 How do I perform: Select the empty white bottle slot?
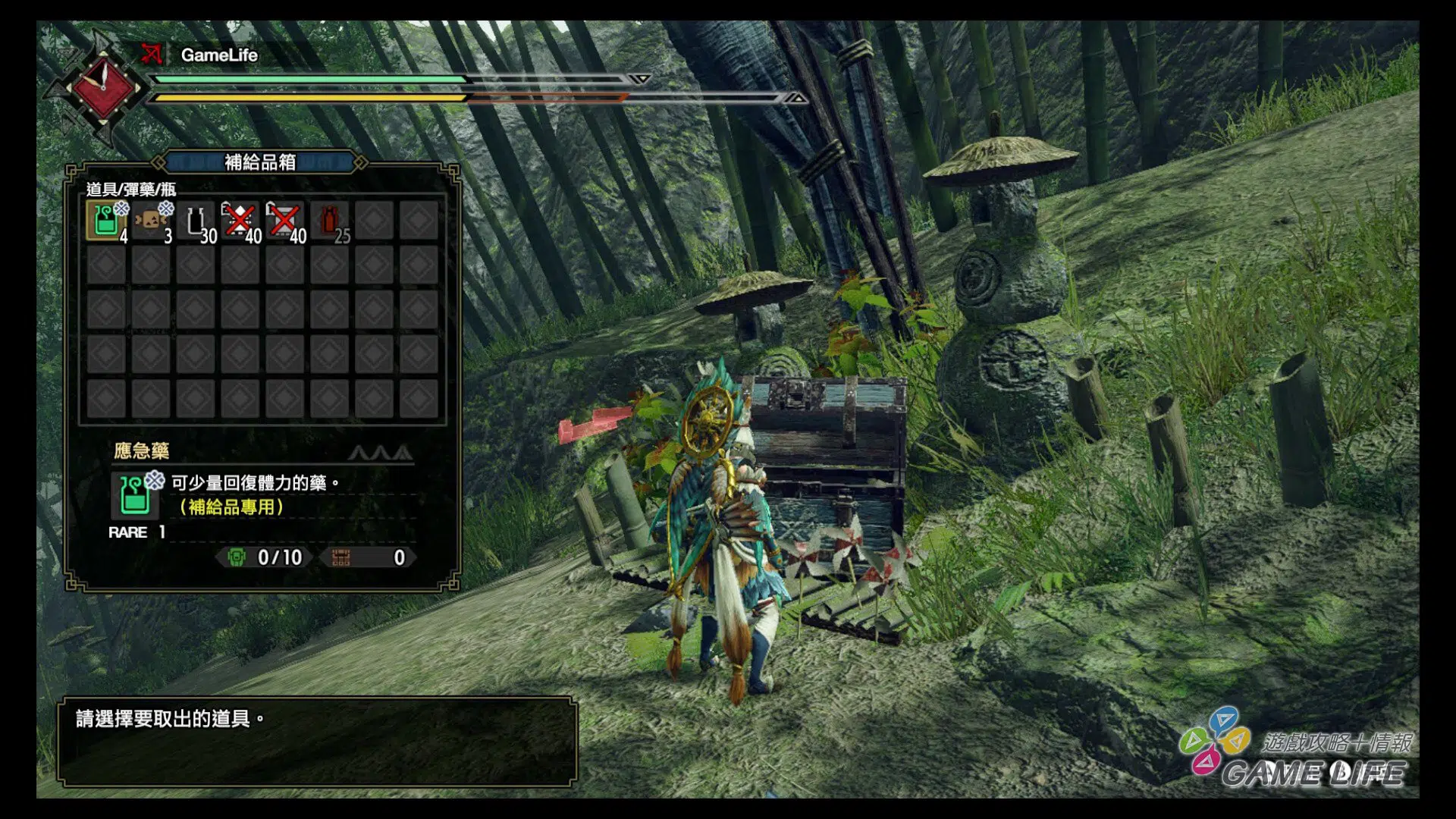pyautogui.click(x=196, y=221)
